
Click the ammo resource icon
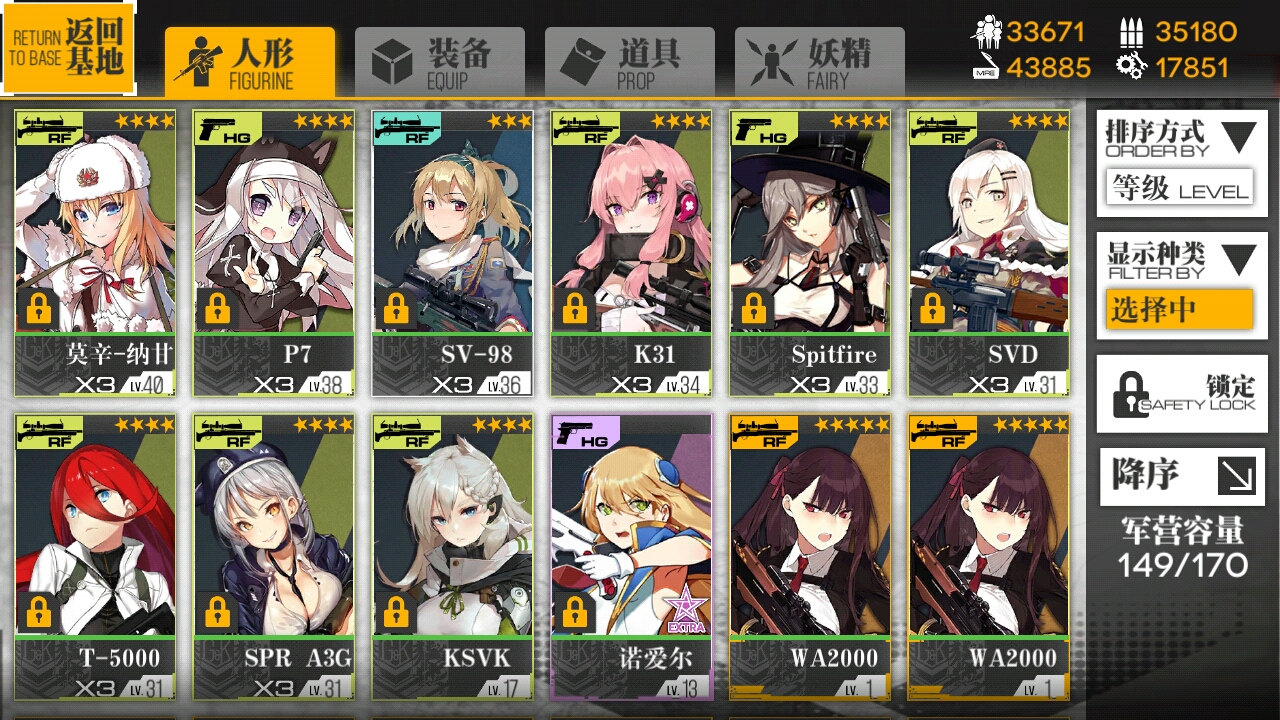pyautogui.click(x=1133, y=30)
